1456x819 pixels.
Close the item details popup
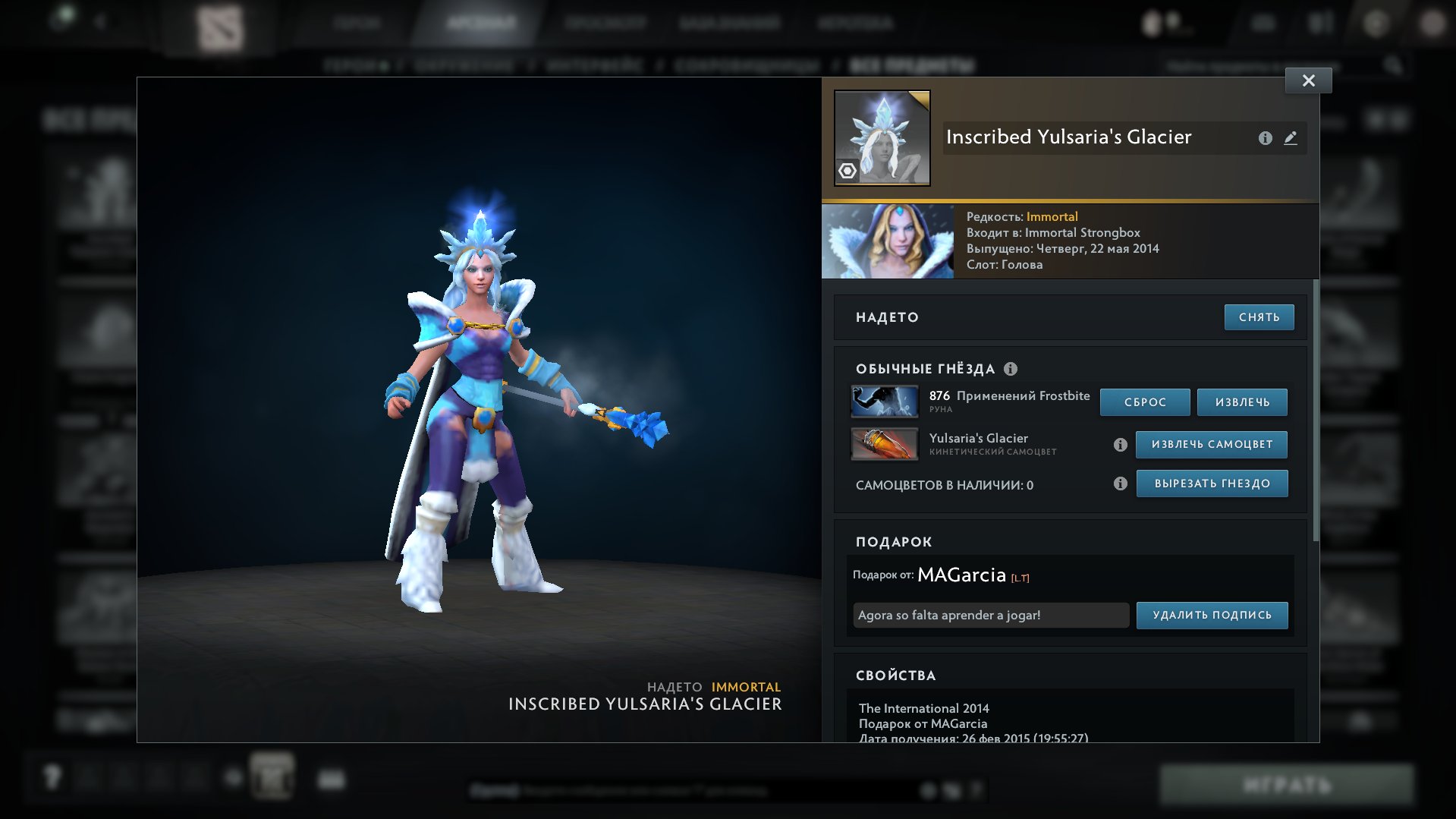pyautogui.click(x=1308, y=80)
